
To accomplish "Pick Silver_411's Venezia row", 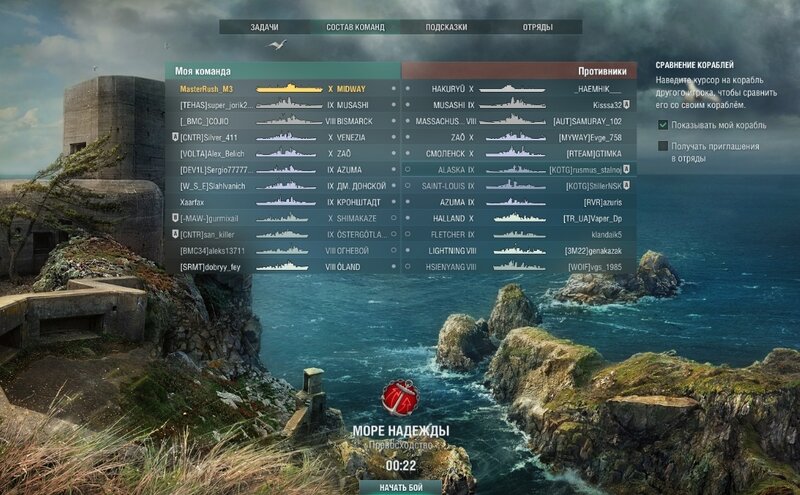I will (x=282, y=137).
